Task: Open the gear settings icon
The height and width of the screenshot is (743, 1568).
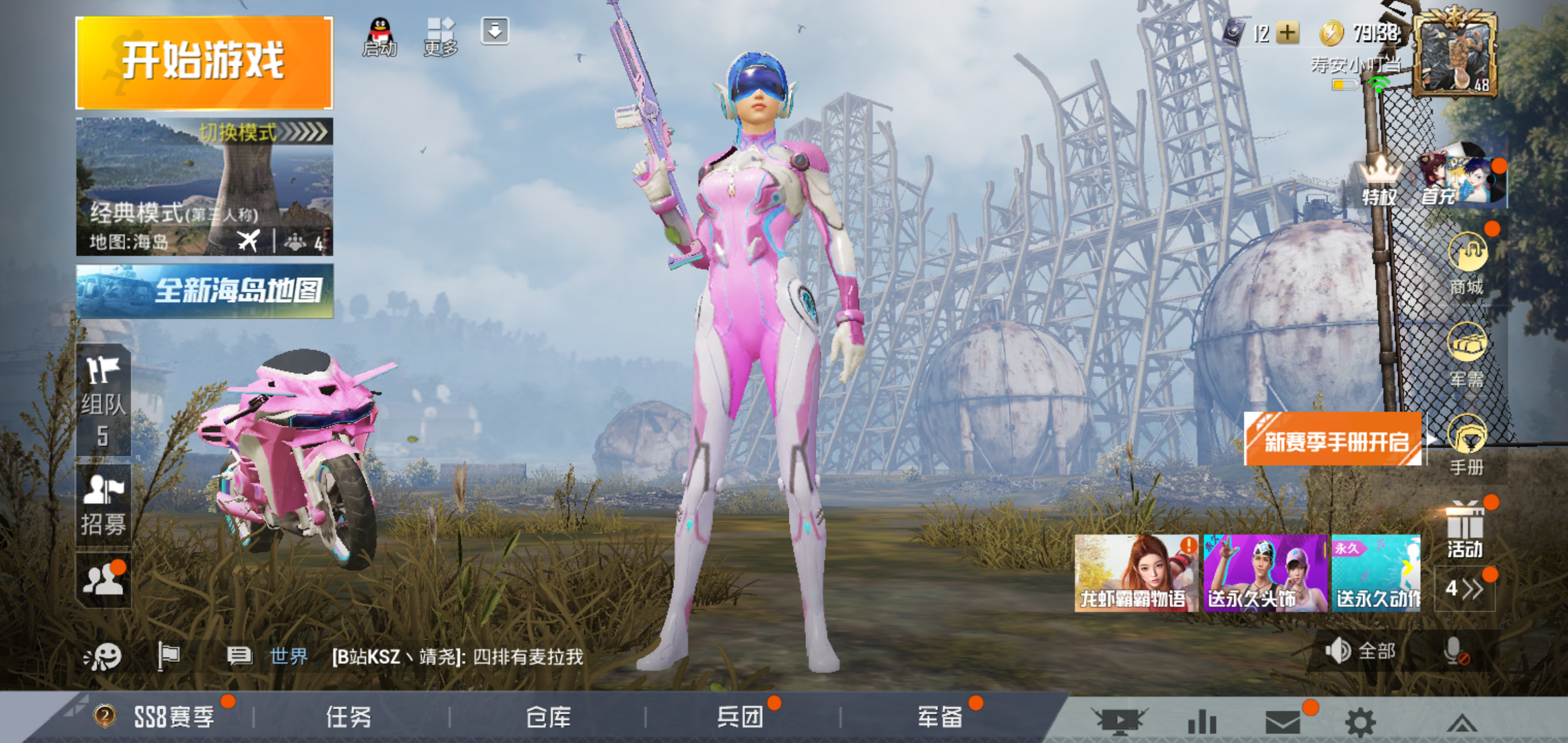Action: coord(1360,722)
